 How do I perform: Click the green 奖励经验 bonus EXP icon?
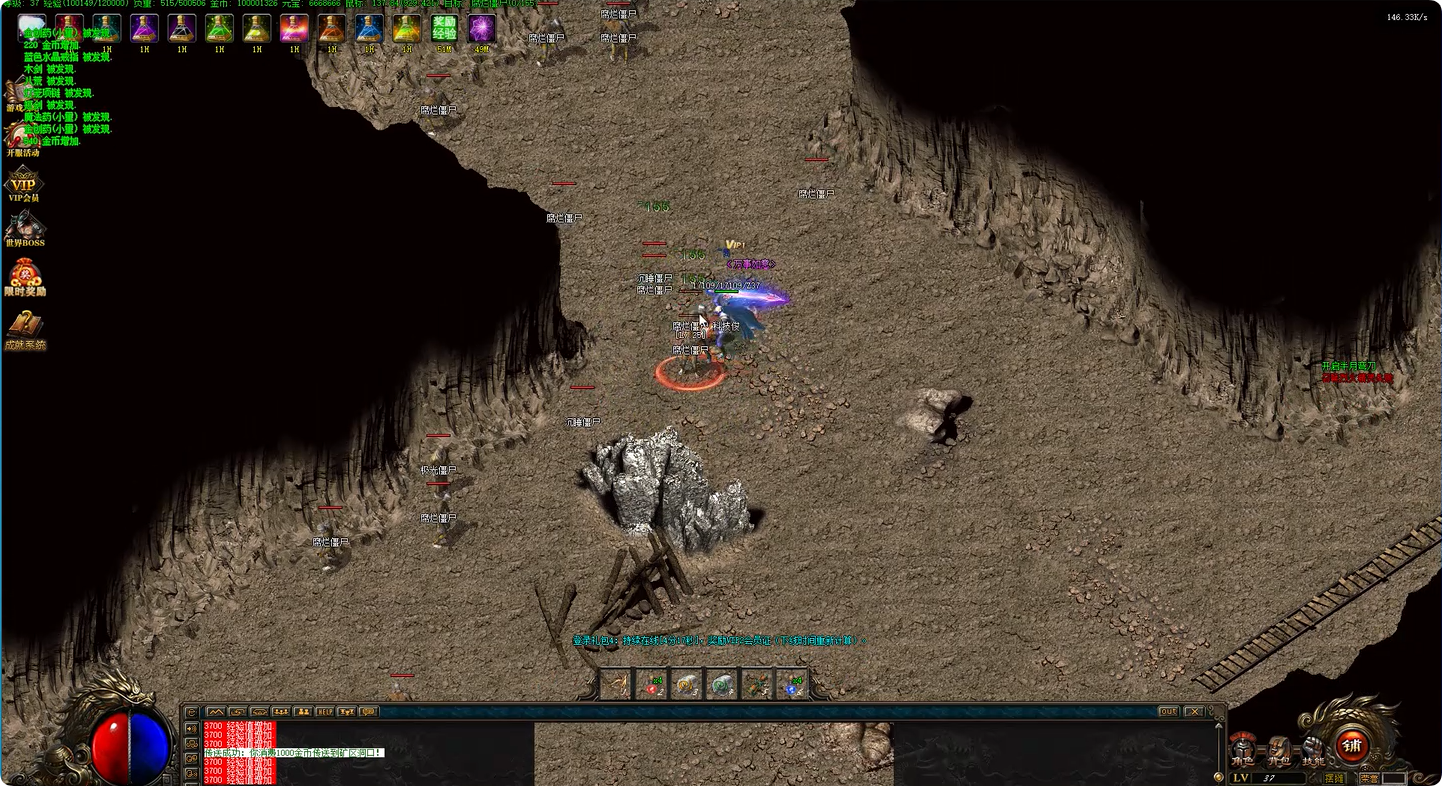tap(446, 27)
